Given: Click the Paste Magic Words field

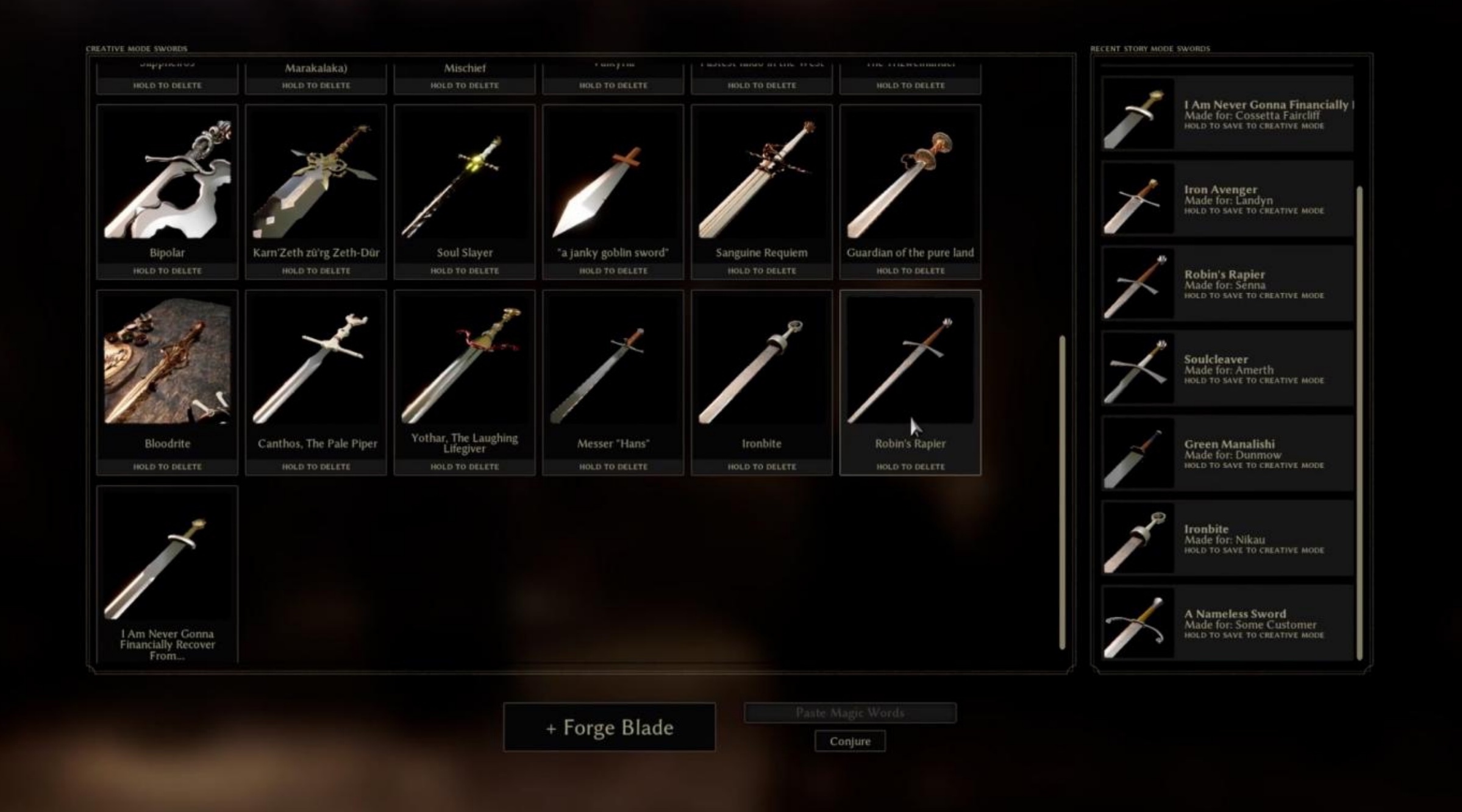Looking at the screenshot, I should pos(850,713).
